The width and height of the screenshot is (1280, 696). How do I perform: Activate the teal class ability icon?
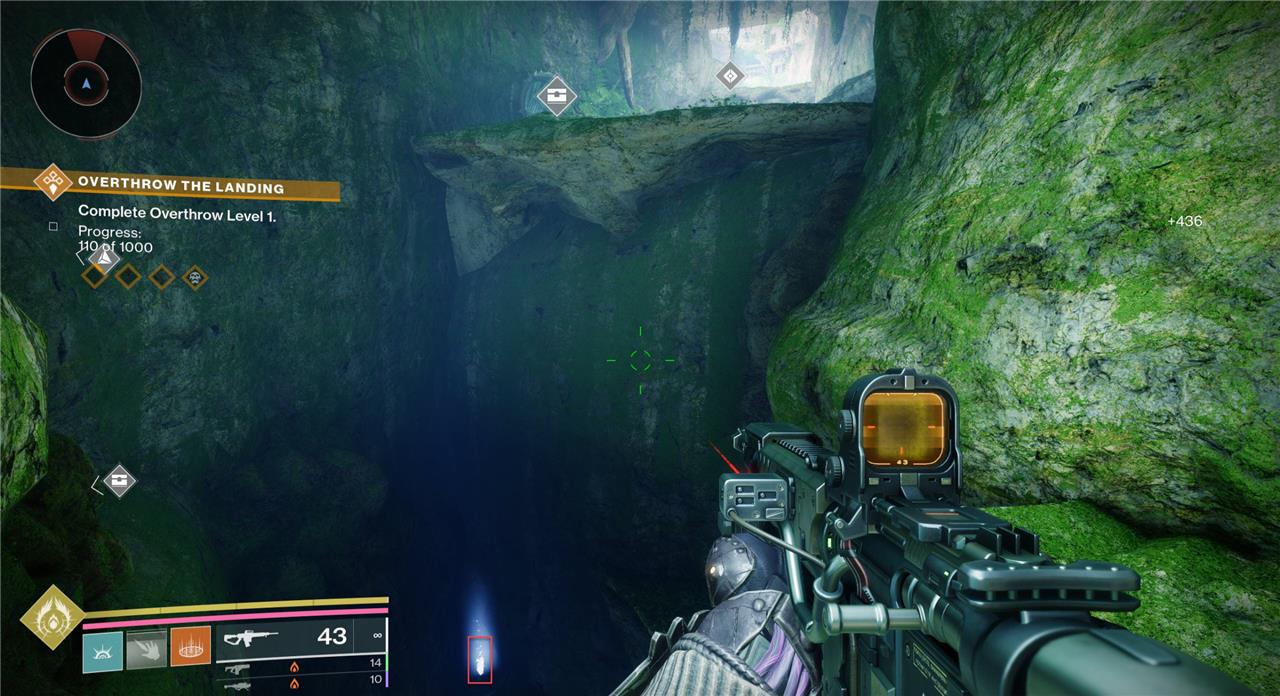[x=103, y=649]
